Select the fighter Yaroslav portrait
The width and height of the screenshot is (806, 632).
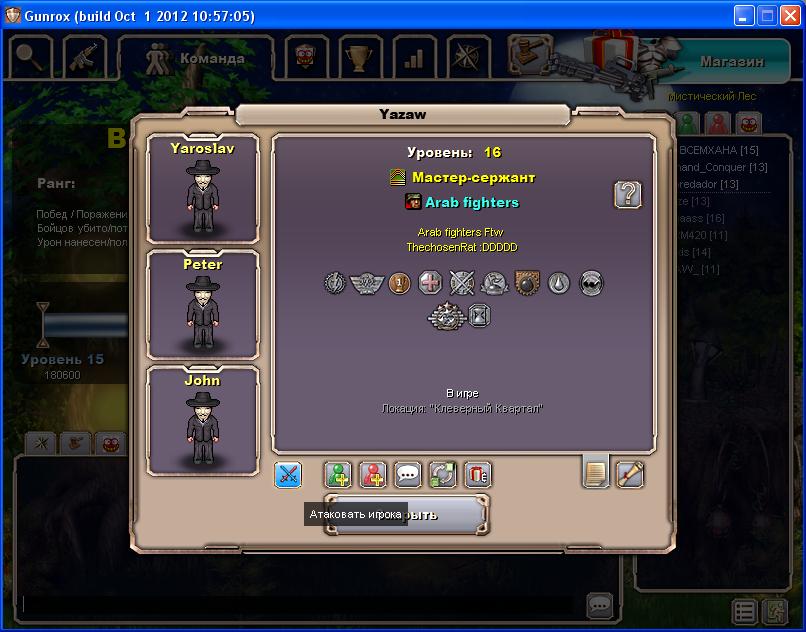click(x=202, y=189)
